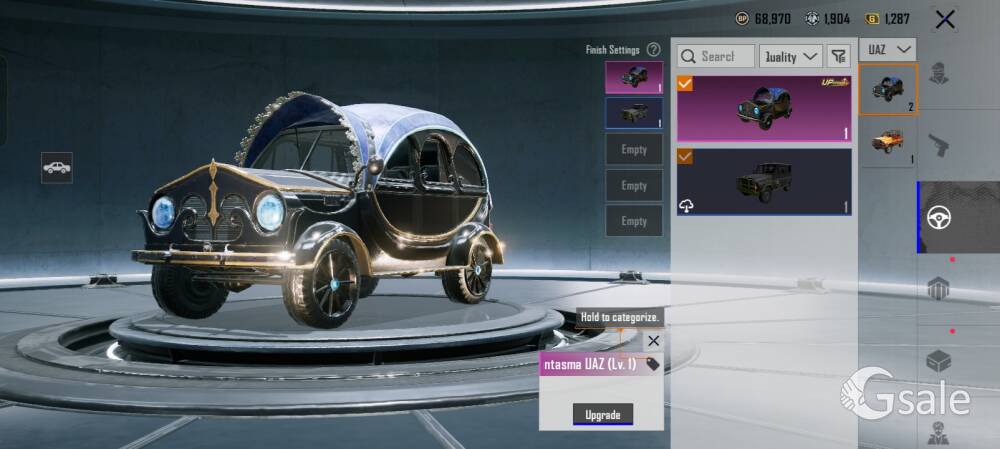The height and width of the screenshot is (449, 1000).
Task: Close the Phantasma UAZ info popup
Action: tap(653, 341)
